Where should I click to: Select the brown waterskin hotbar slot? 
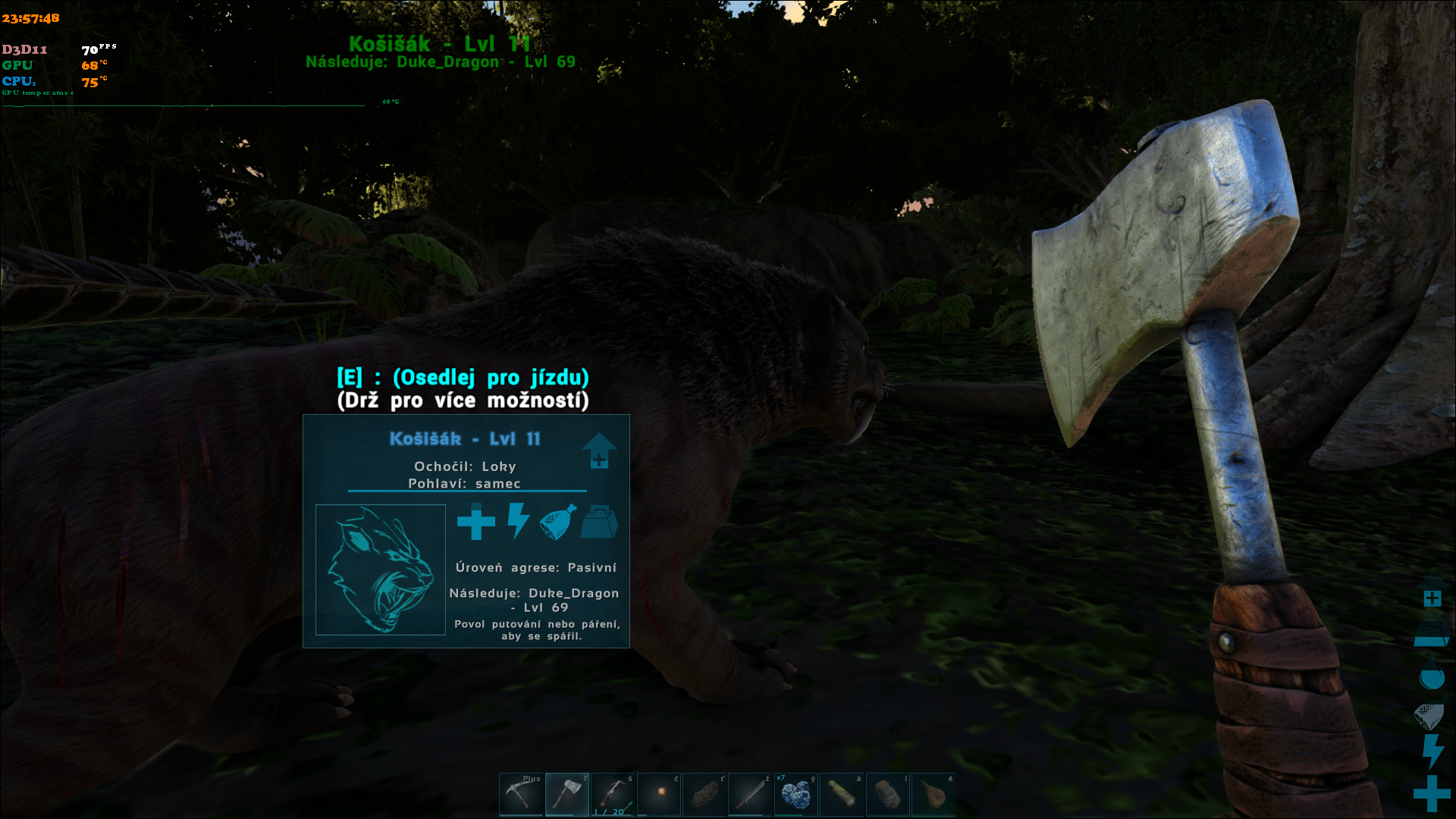click(934, 794)
